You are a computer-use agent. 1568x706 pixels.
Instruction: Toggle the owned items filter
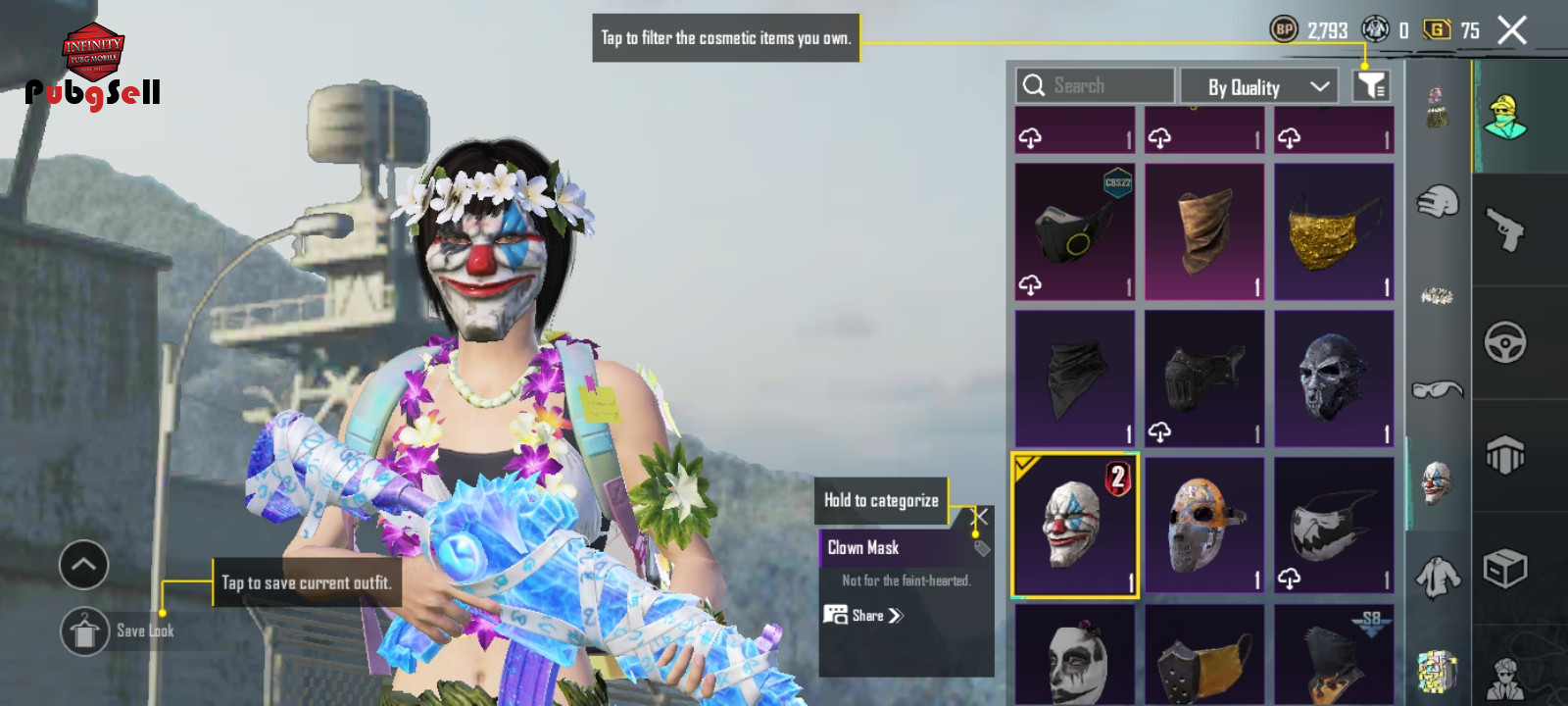click(x=1371, y=86)
